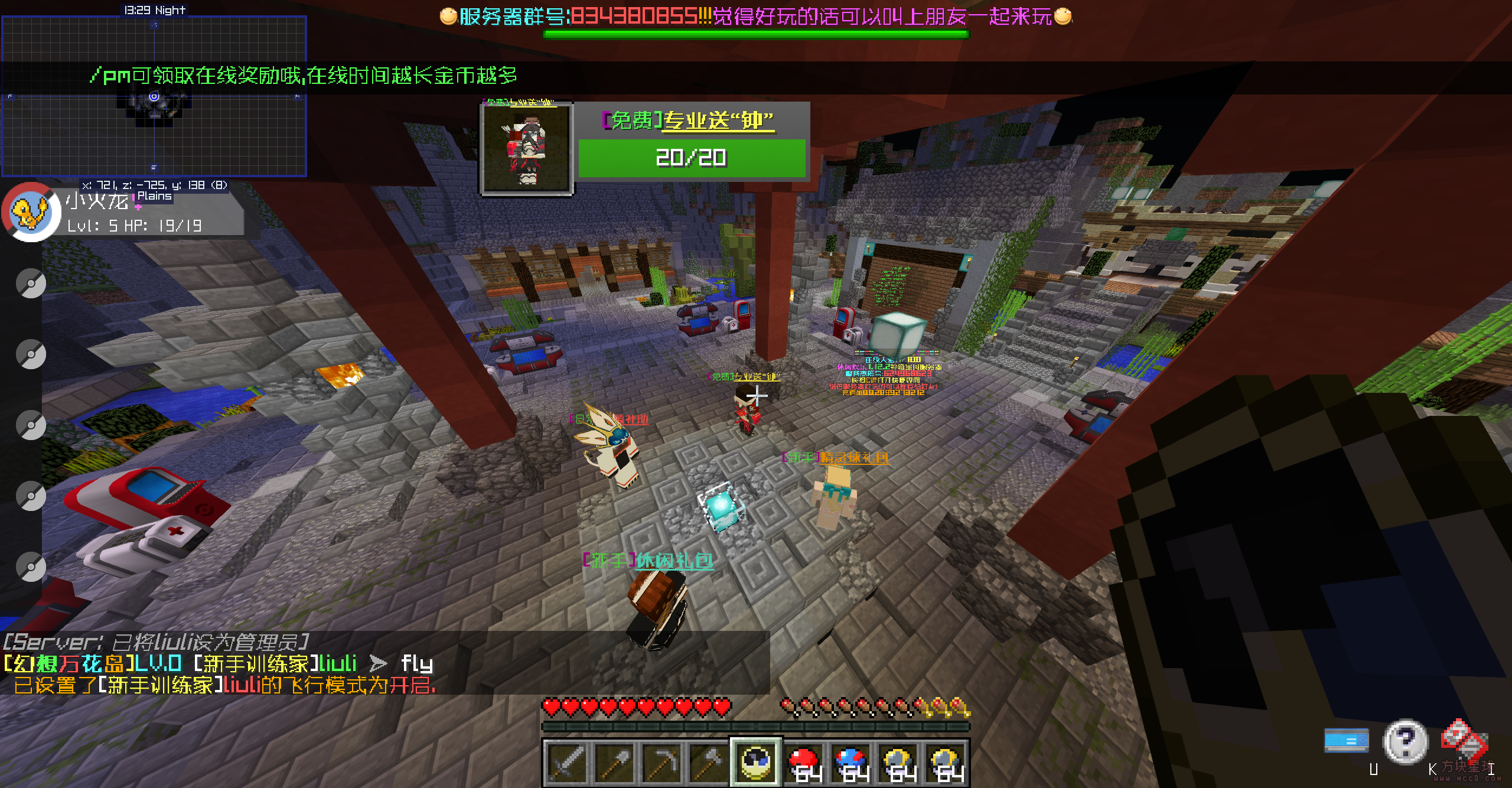Select the stone axe hotbar slot
The width and height of the screenshot is (1512, 788).
pyautogui.click(x=708, y=762)
